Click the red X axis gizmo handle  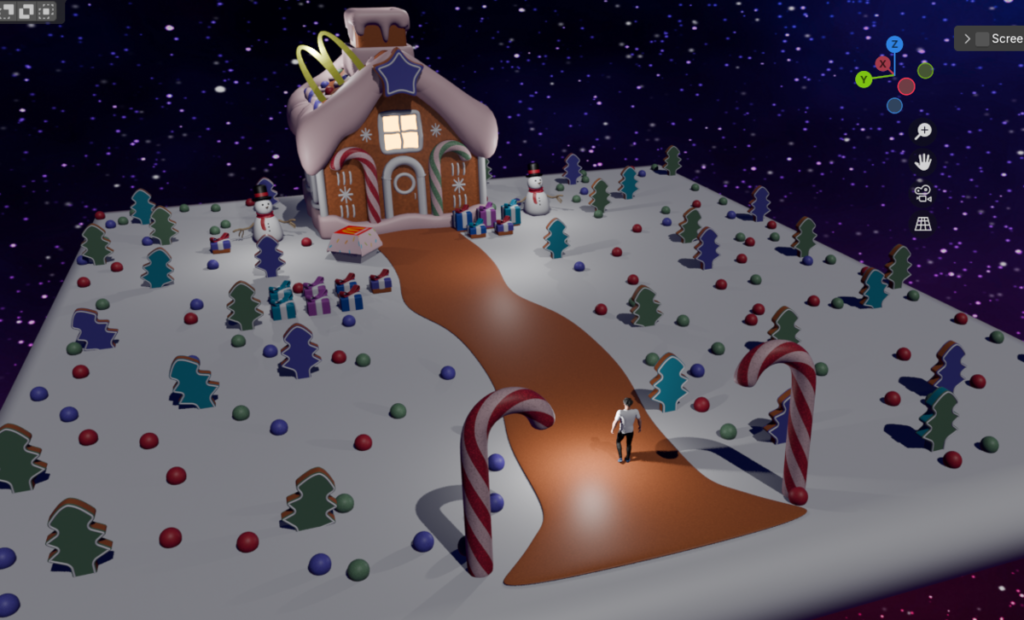[883, 63]
